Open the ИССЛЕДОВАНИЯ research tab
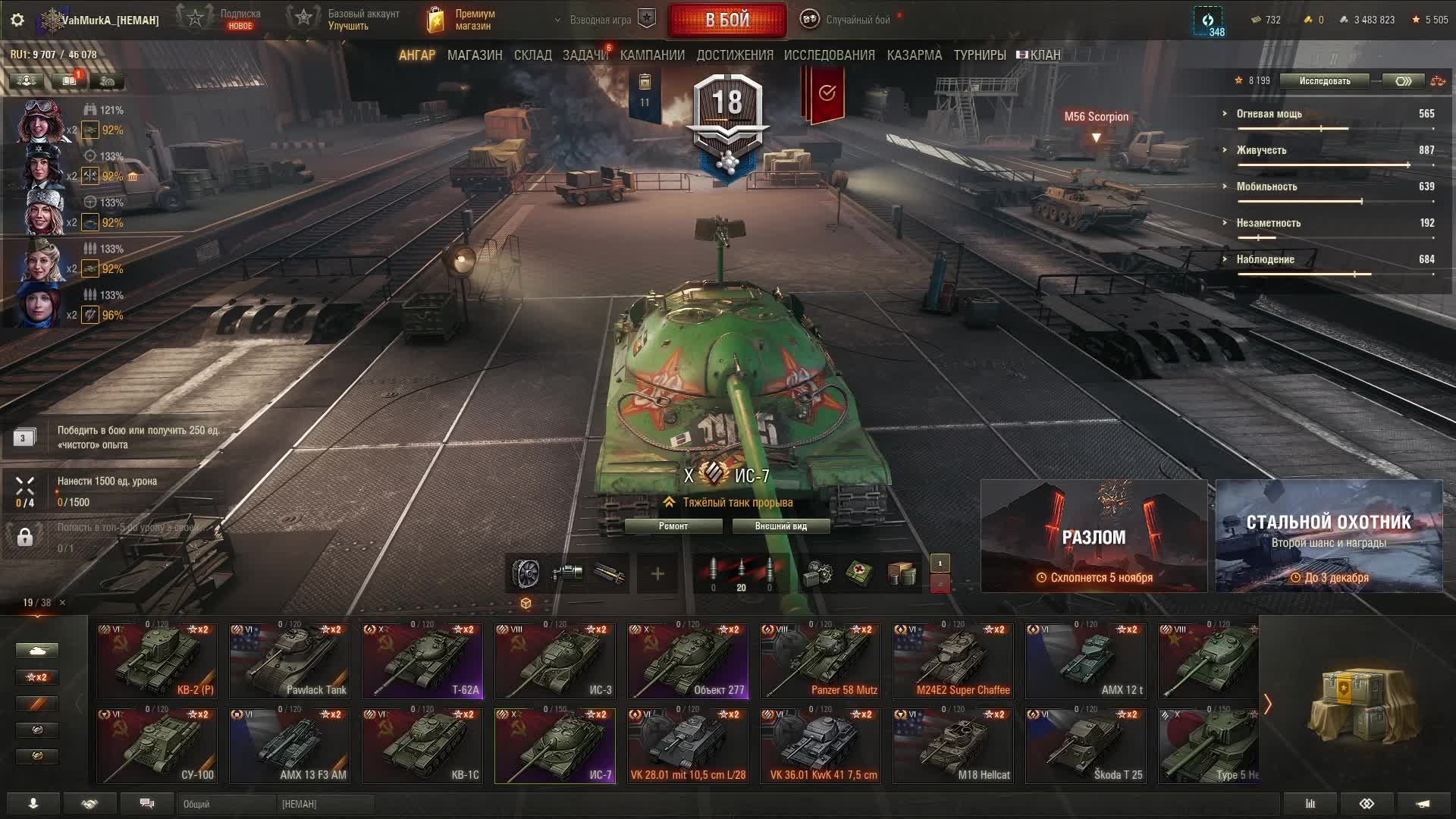Screen dimensions: 1456x819 [x=829, y=55]
